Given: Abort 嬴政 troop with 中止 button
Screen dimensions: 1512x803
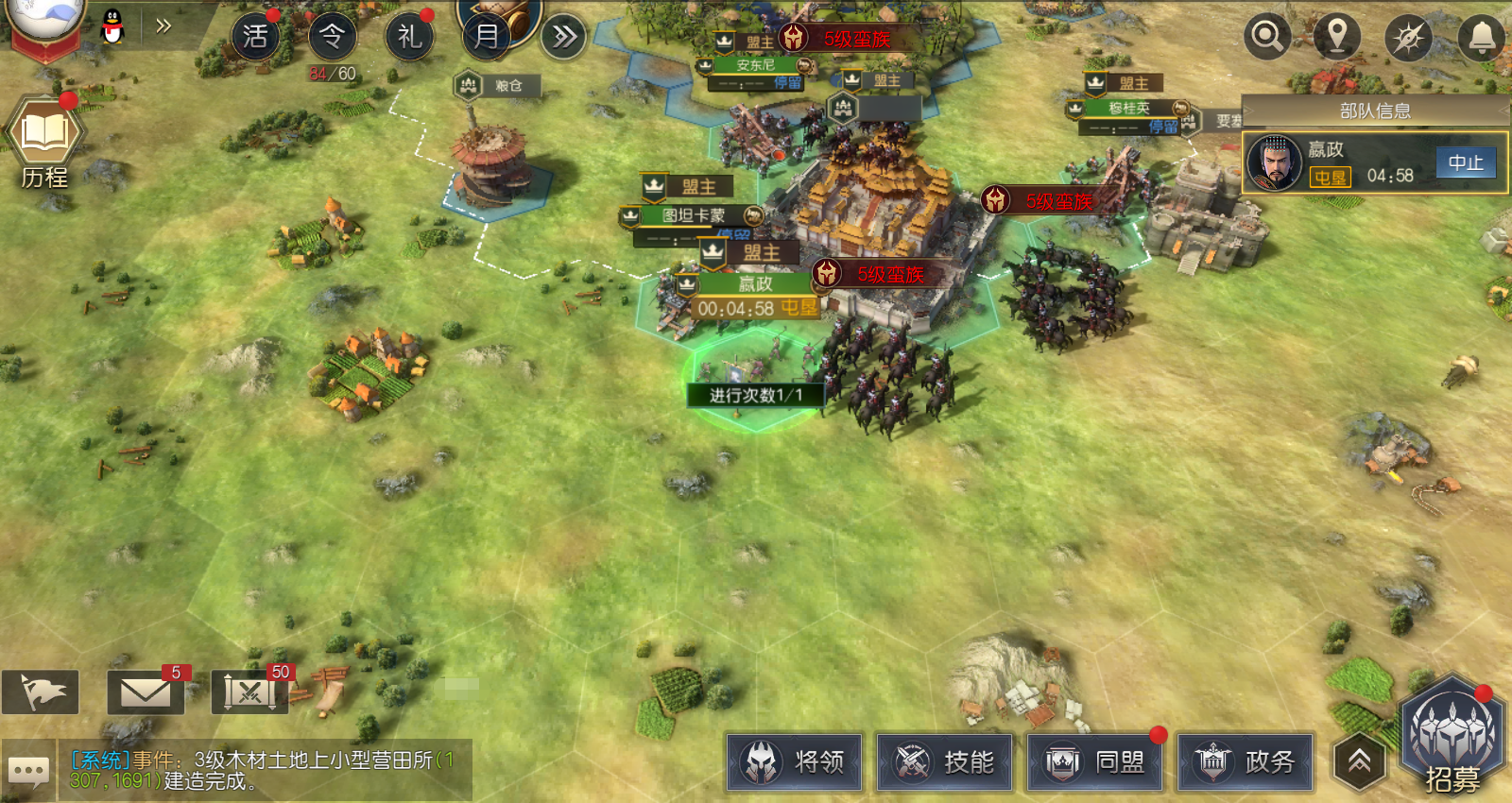Looking at the screenshot, I should [1466, 162].
